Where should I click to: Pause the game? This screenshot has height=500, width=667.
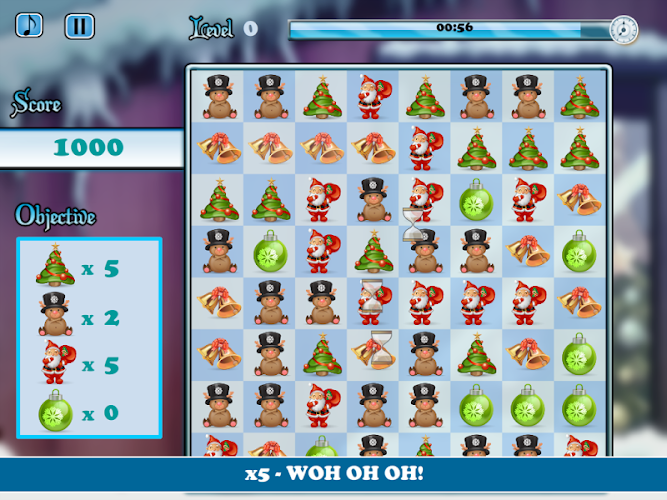click(x=79, y=26)
